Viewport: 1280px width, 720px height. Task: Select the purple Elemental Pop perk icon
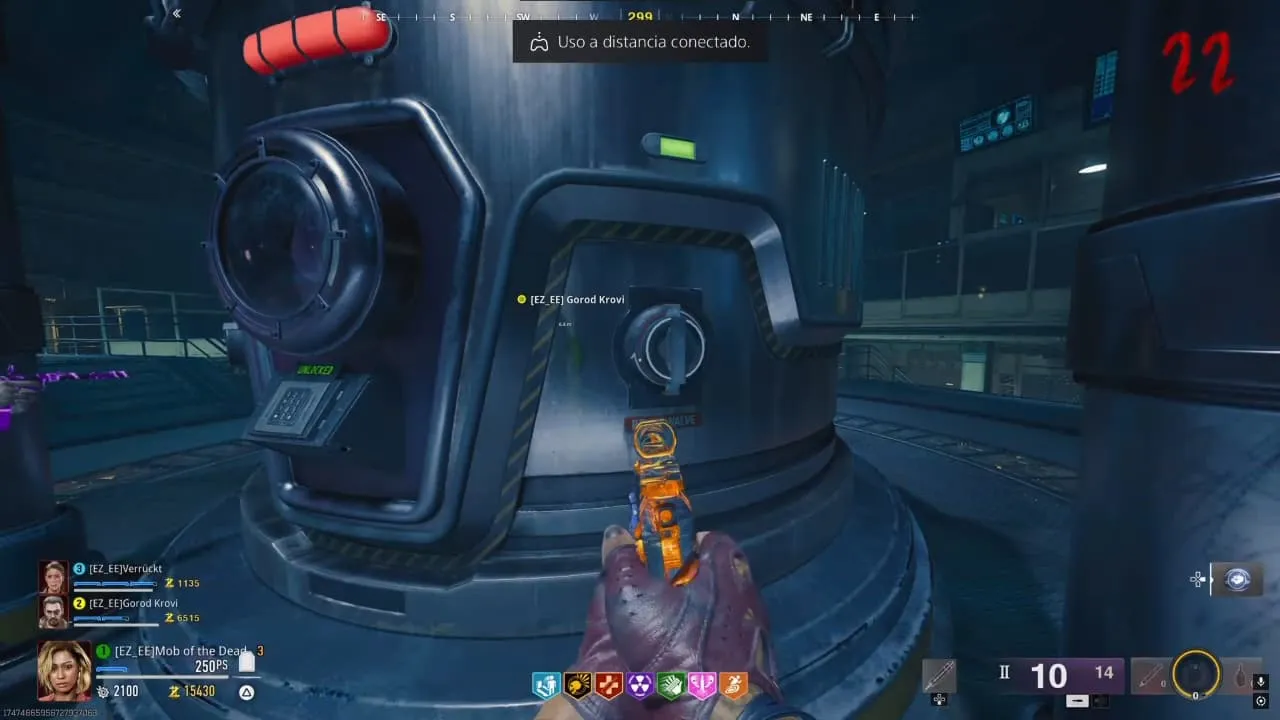click(x=640, y=685)
